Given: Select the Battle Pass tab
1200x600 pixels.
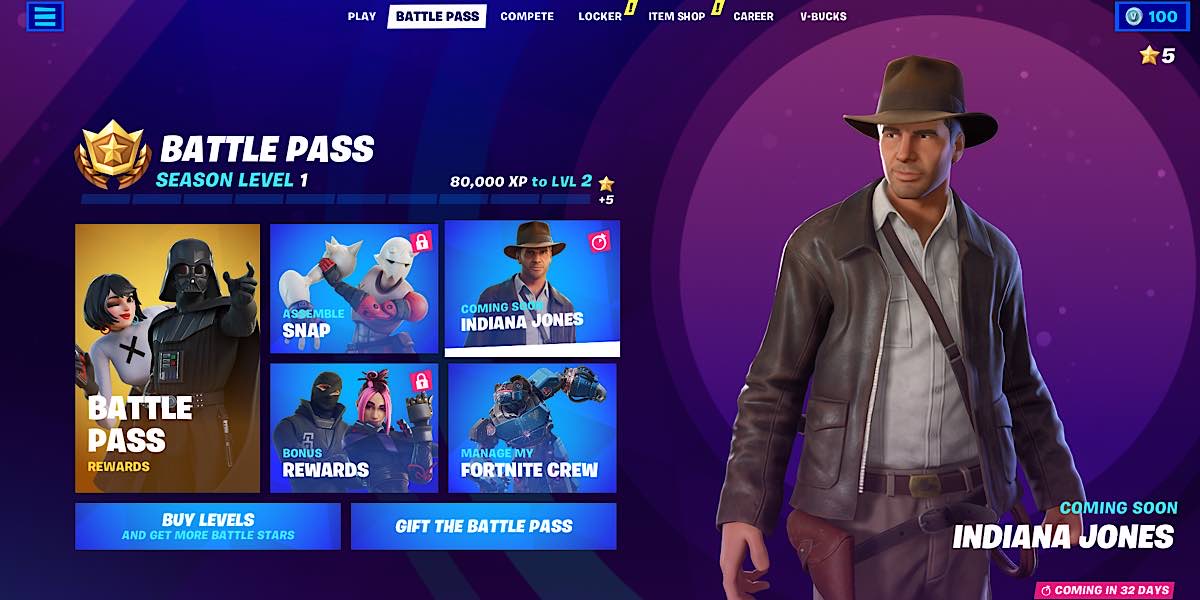Looking at the screenshot, I should (437, 16).
